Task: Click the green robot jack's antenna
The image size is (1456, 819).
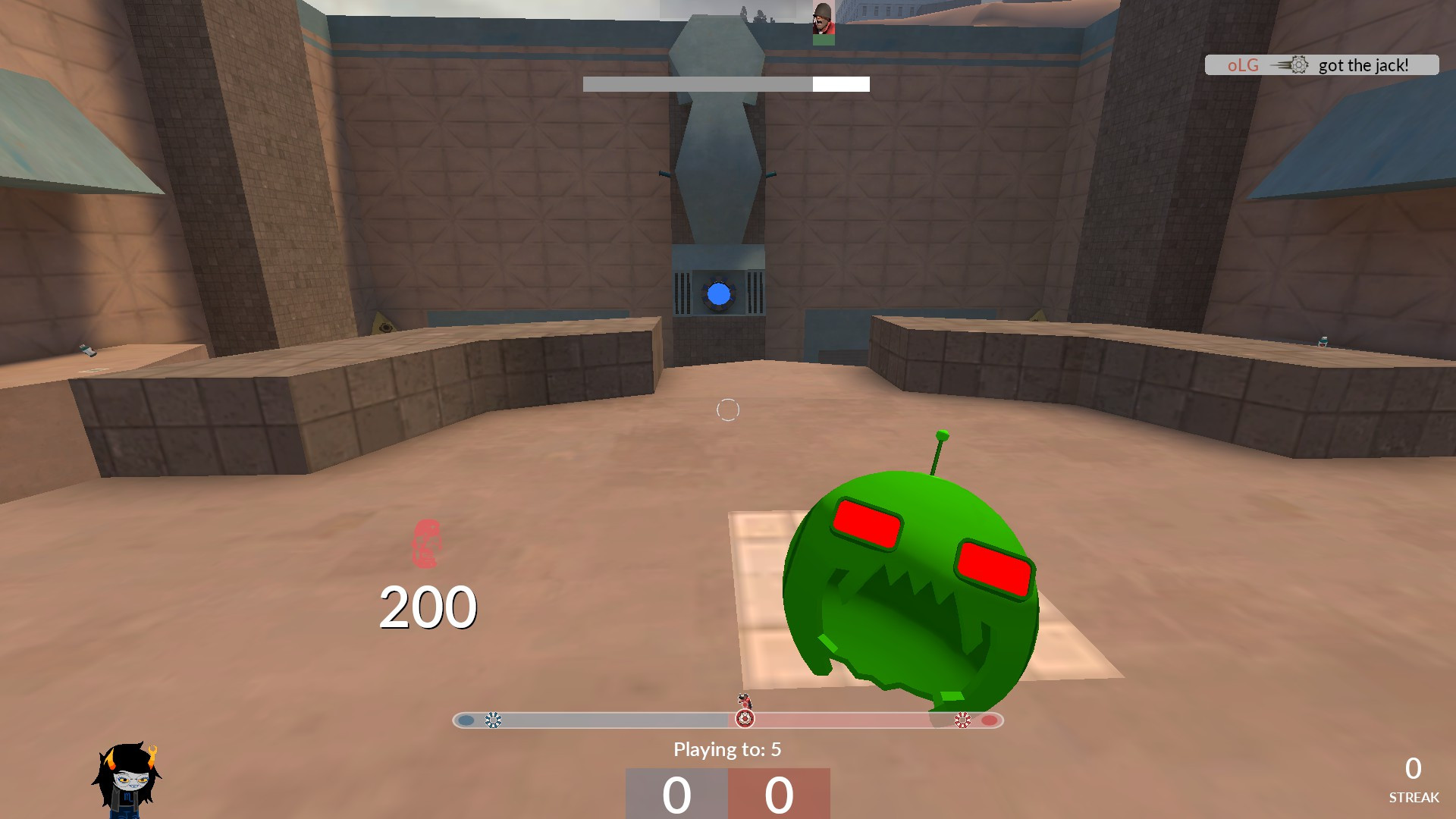Action: (x=943, y=438)
